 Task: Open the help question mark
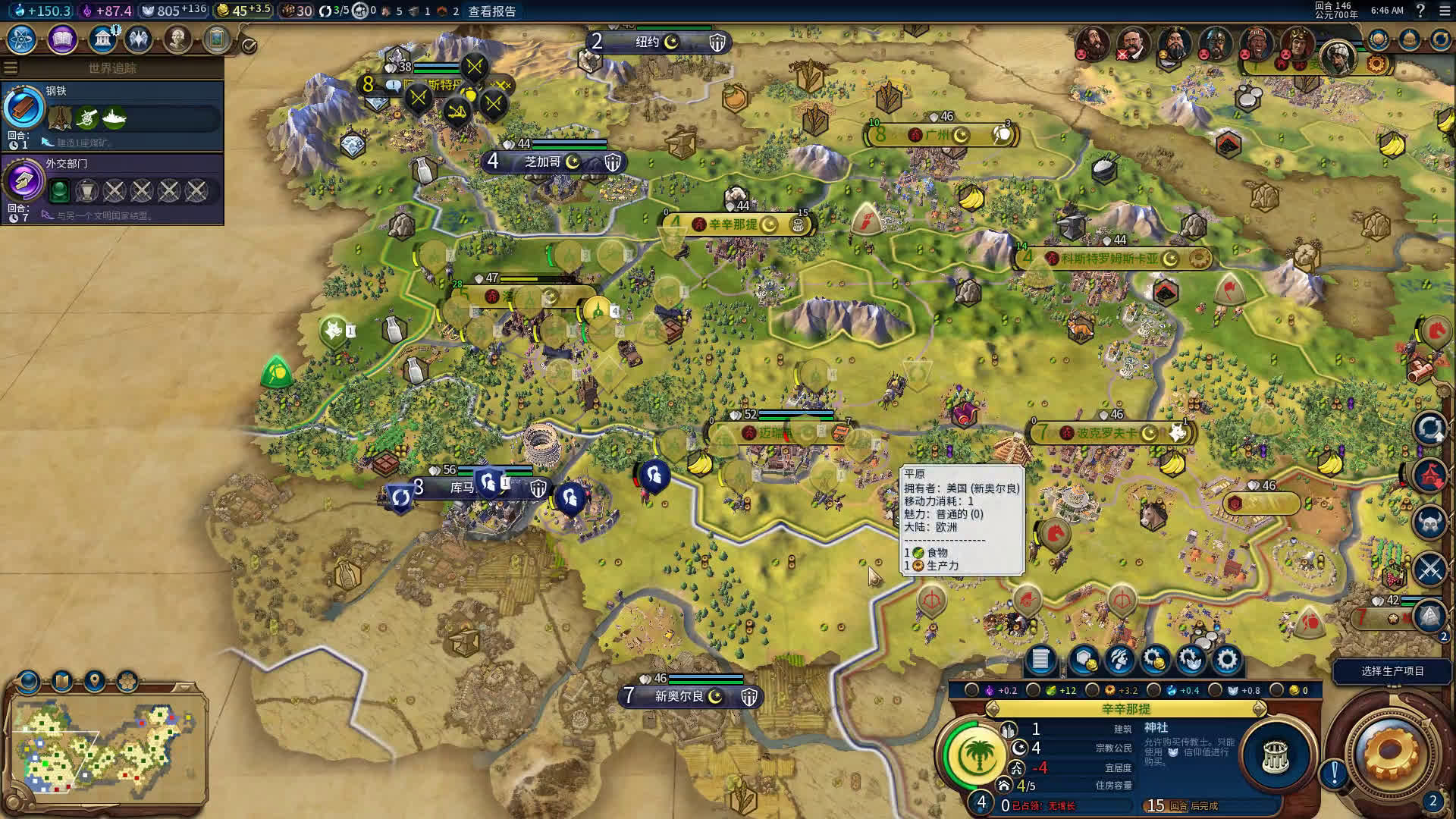point(1420,11)
